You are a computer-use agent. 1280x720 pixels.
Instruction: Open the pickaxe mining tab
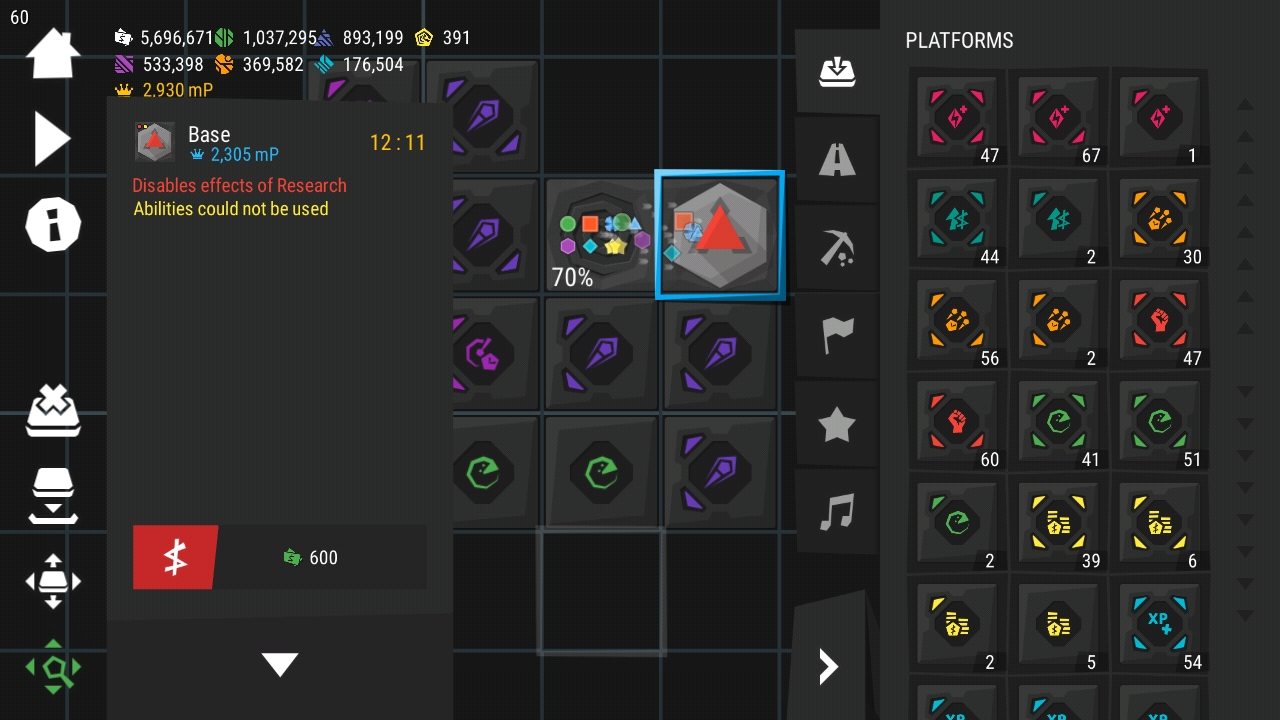[x=837, y=247]
